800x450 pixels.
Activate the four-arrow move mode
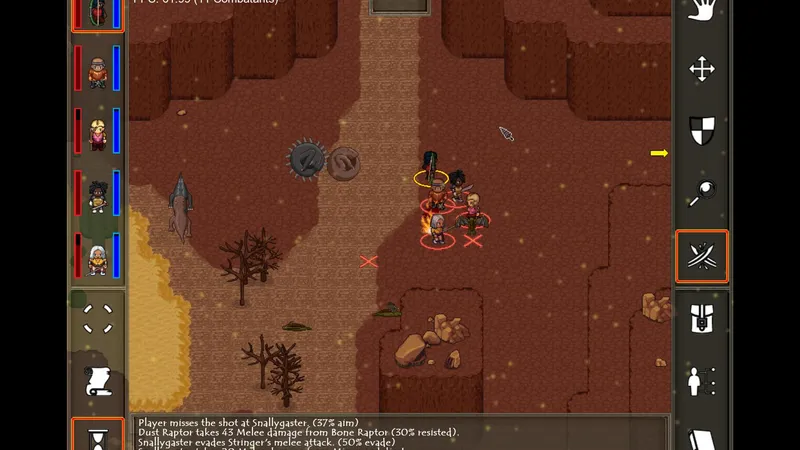click(x=702, y=70)
